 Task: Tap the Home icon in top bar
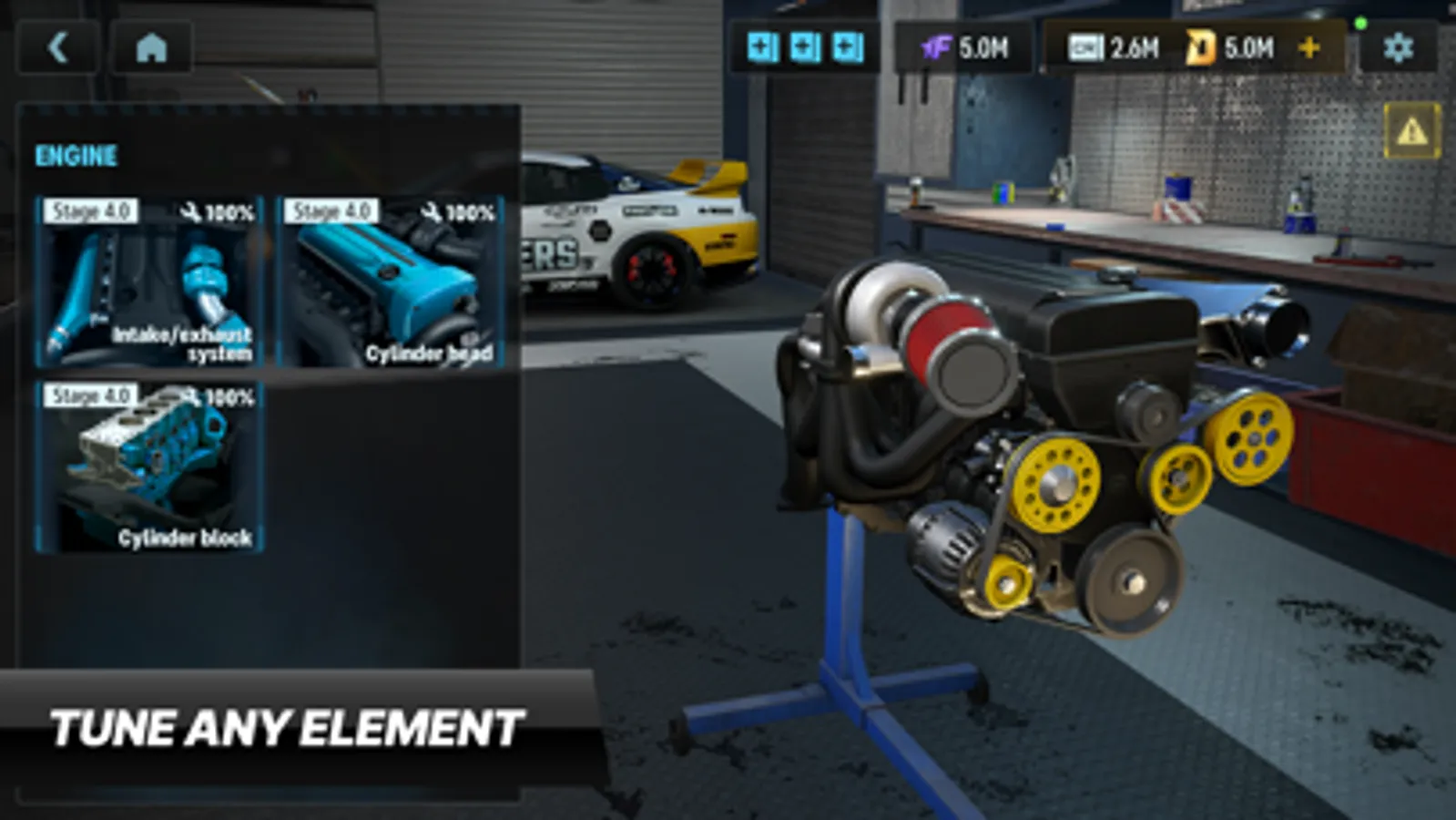tap(151, 47)
